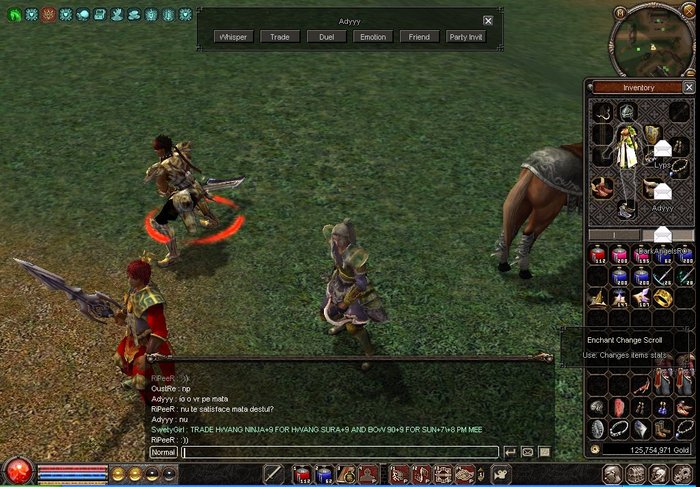Use the red potion in hotbar
This screenshot has height=487, width=700.
tap(301, 474)
